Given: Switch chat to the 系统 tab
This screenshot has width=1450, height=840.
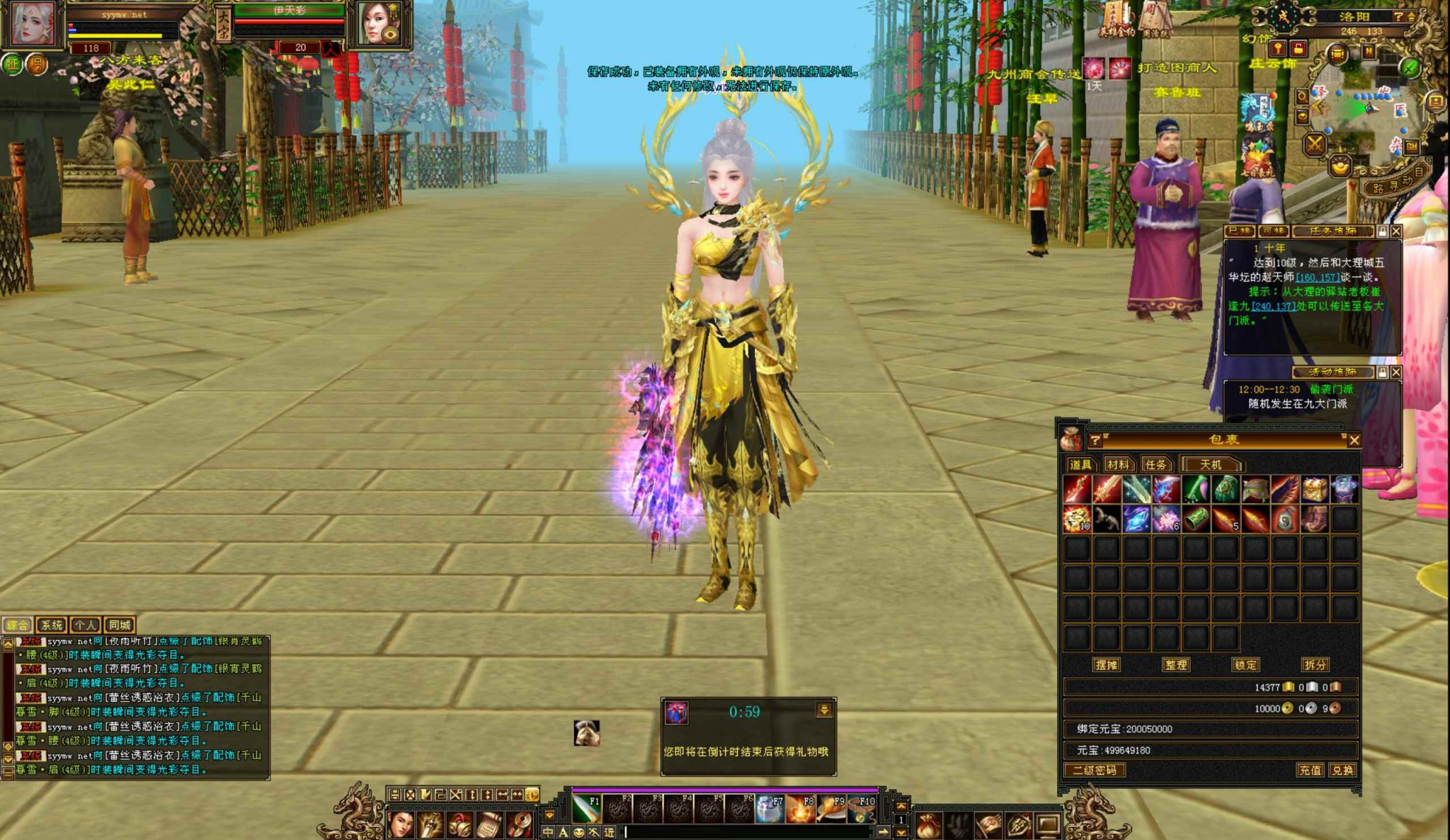Looking at the screenshot, I should [x=51, y=626].
